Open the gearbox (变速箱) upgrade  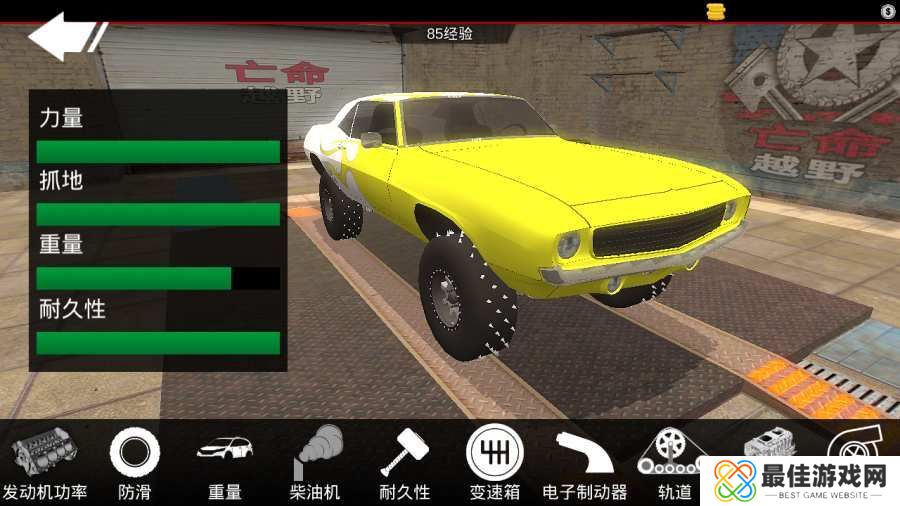494,460
